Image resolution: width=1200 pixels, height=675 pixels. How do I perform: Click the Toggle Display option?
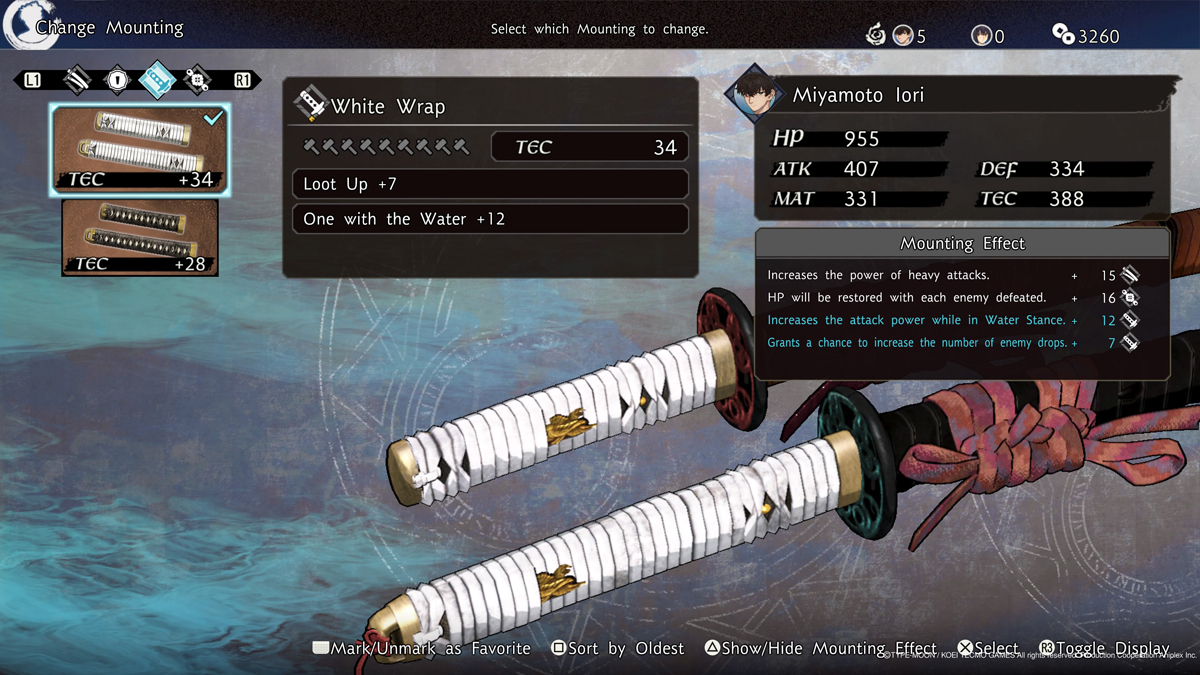pos(1104,649)
